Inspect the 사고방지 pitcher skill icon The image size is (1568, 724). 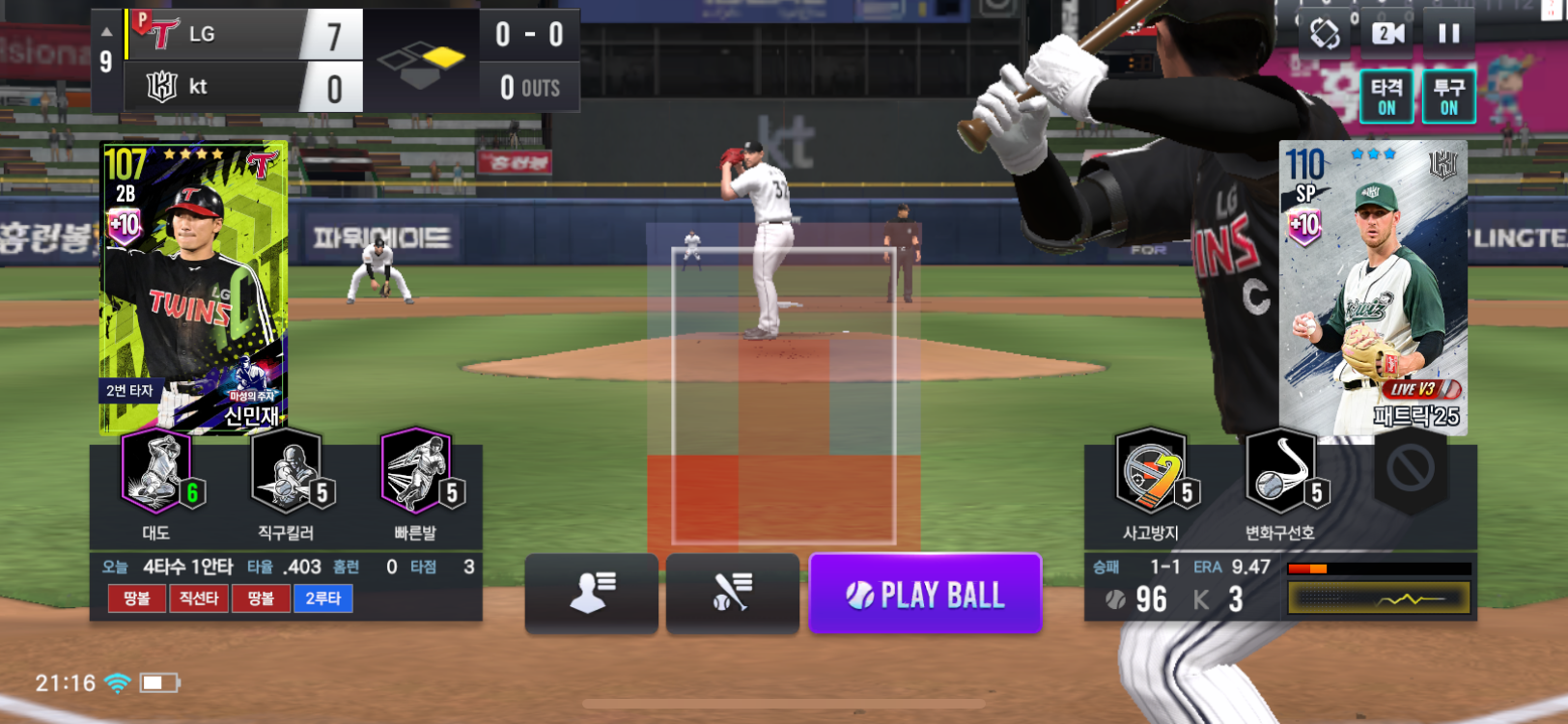[x=1151, y=473]
